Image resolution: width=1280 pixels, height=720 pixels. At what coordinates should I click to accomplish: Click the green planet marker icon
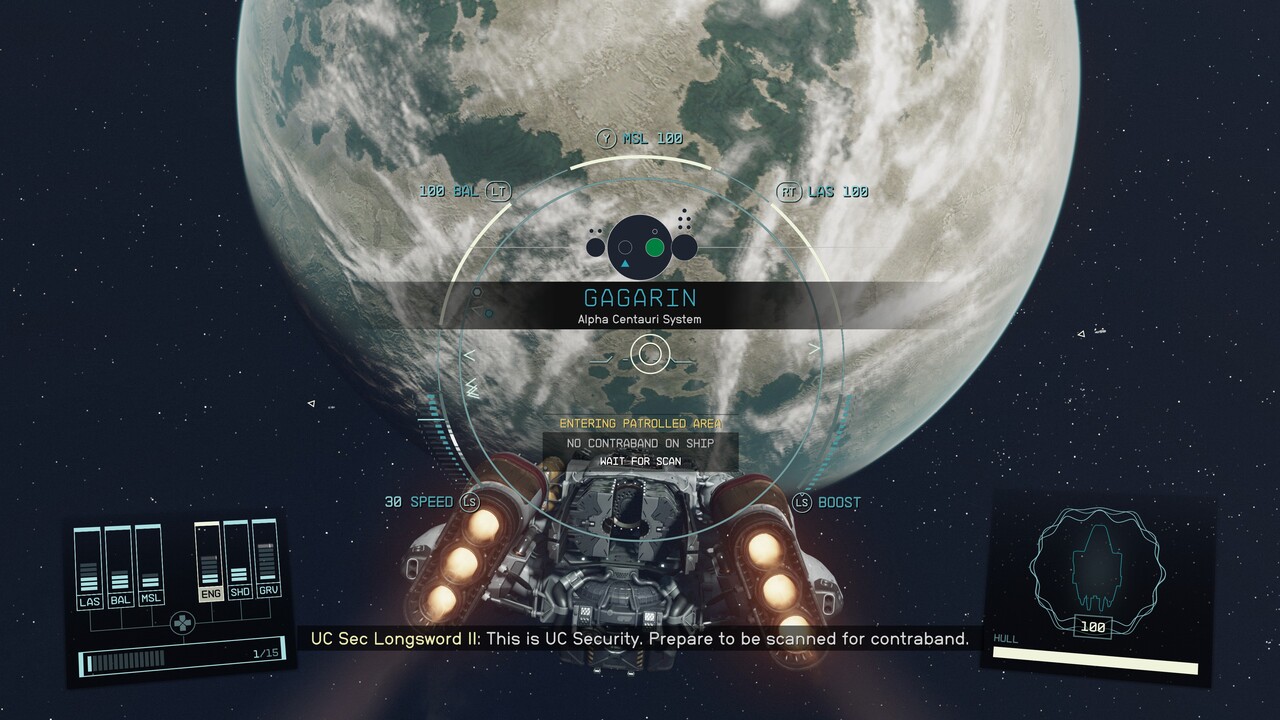(655, 247)
